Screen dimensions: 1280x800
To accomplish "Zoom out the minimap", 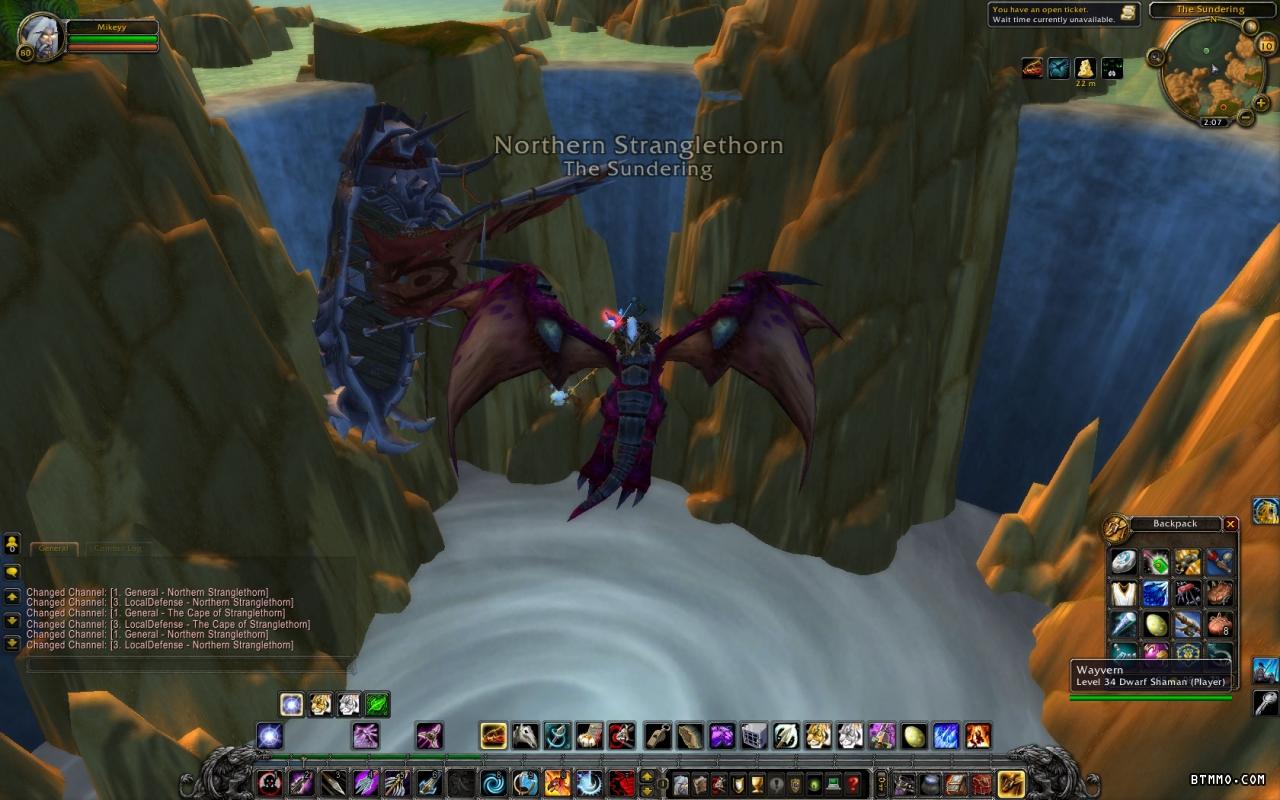I will [x=1246, y=117].
